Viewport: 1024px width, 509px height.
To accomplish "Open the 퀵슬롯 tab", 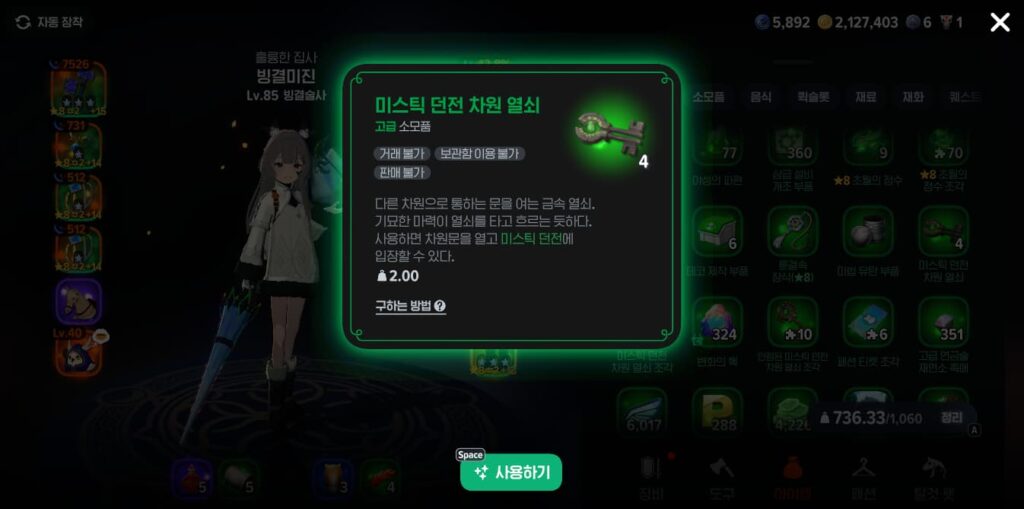I will coord(813,97).
